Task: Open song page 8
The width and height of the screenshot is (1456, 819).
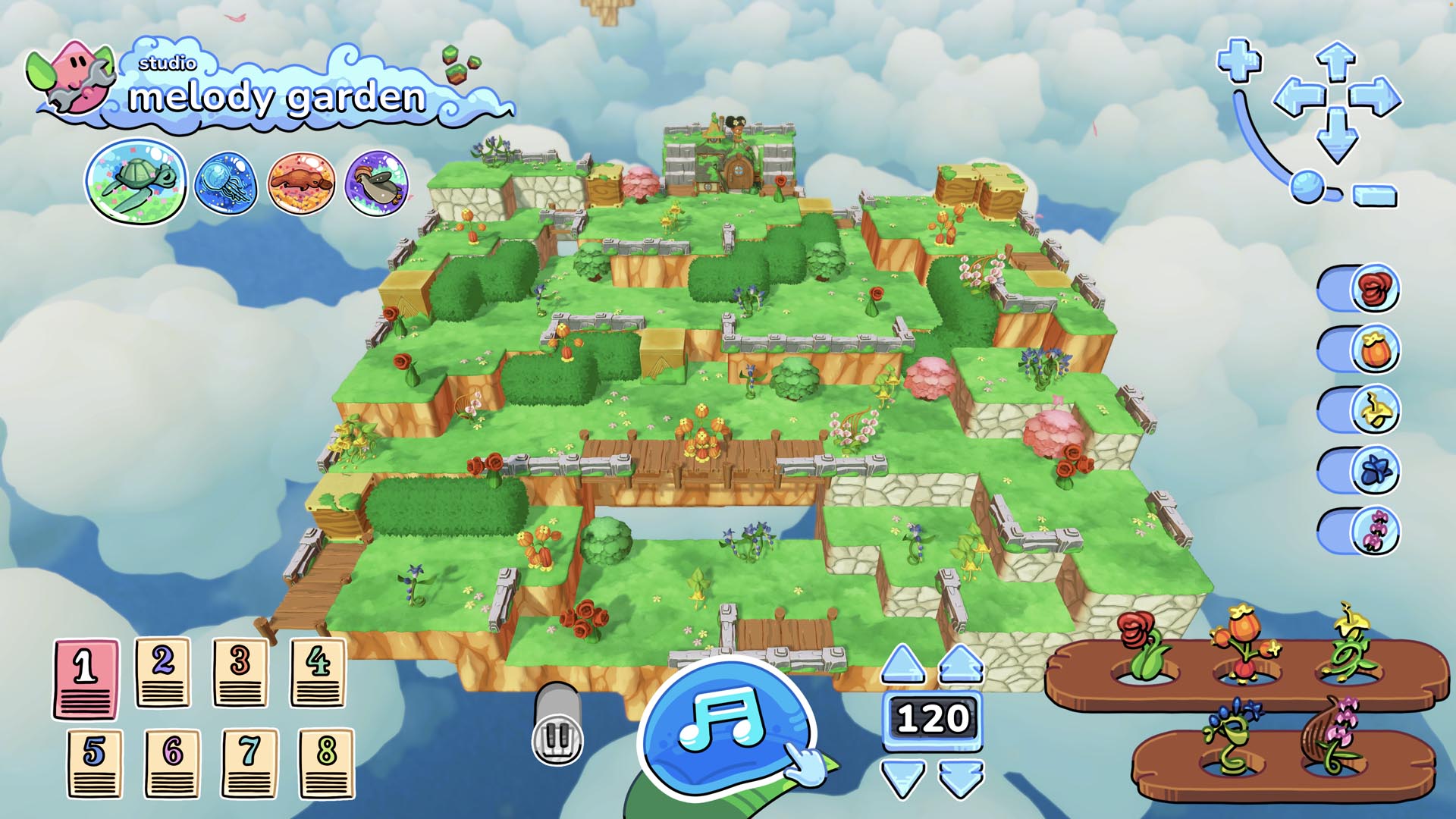Action: point(326,763)
